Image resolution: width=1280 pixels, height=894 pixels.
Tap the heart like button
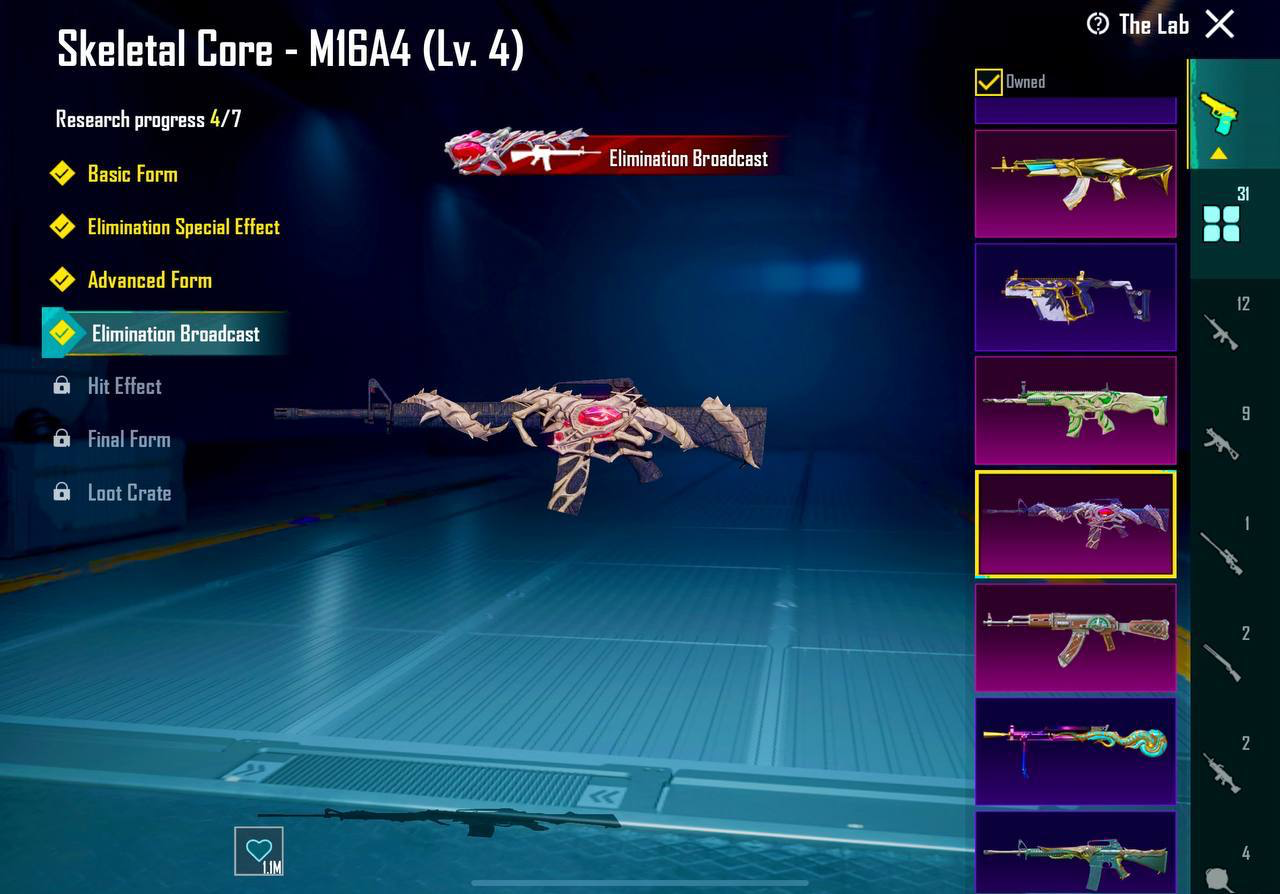click(x=259, y=852)
